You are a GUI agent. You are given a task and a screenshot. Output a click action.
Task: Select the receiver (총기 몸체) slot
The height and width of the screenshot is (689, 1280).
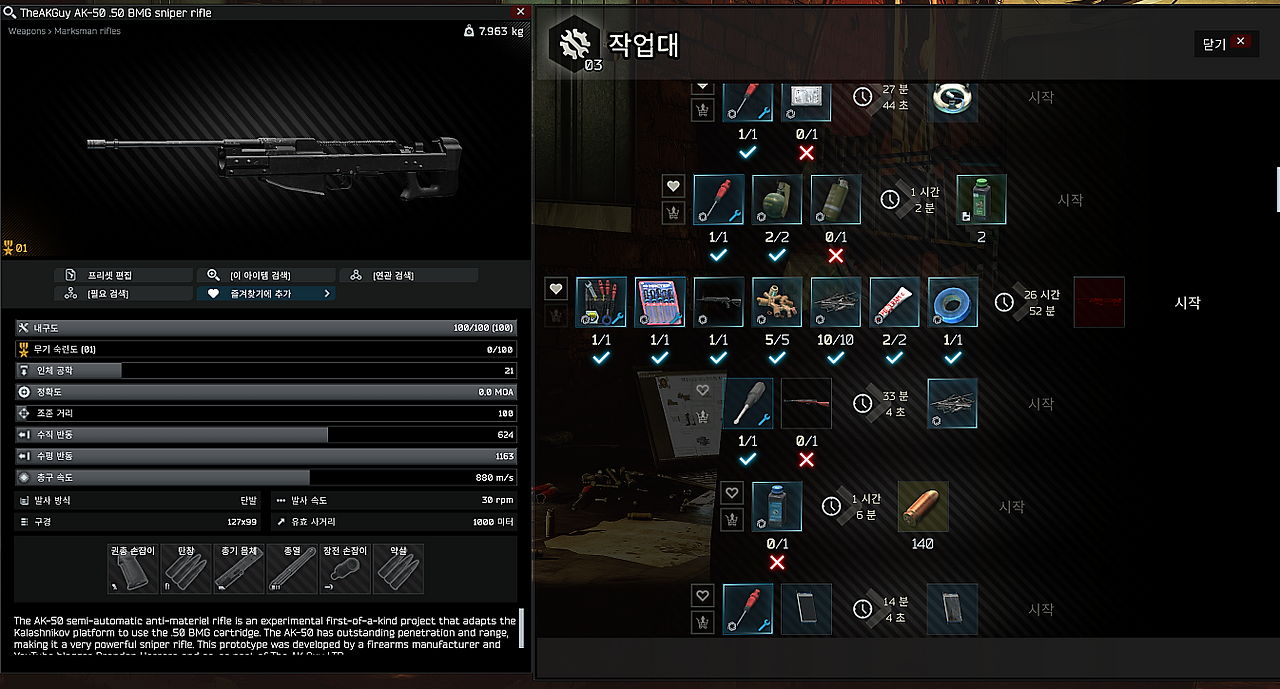(238, 569)
